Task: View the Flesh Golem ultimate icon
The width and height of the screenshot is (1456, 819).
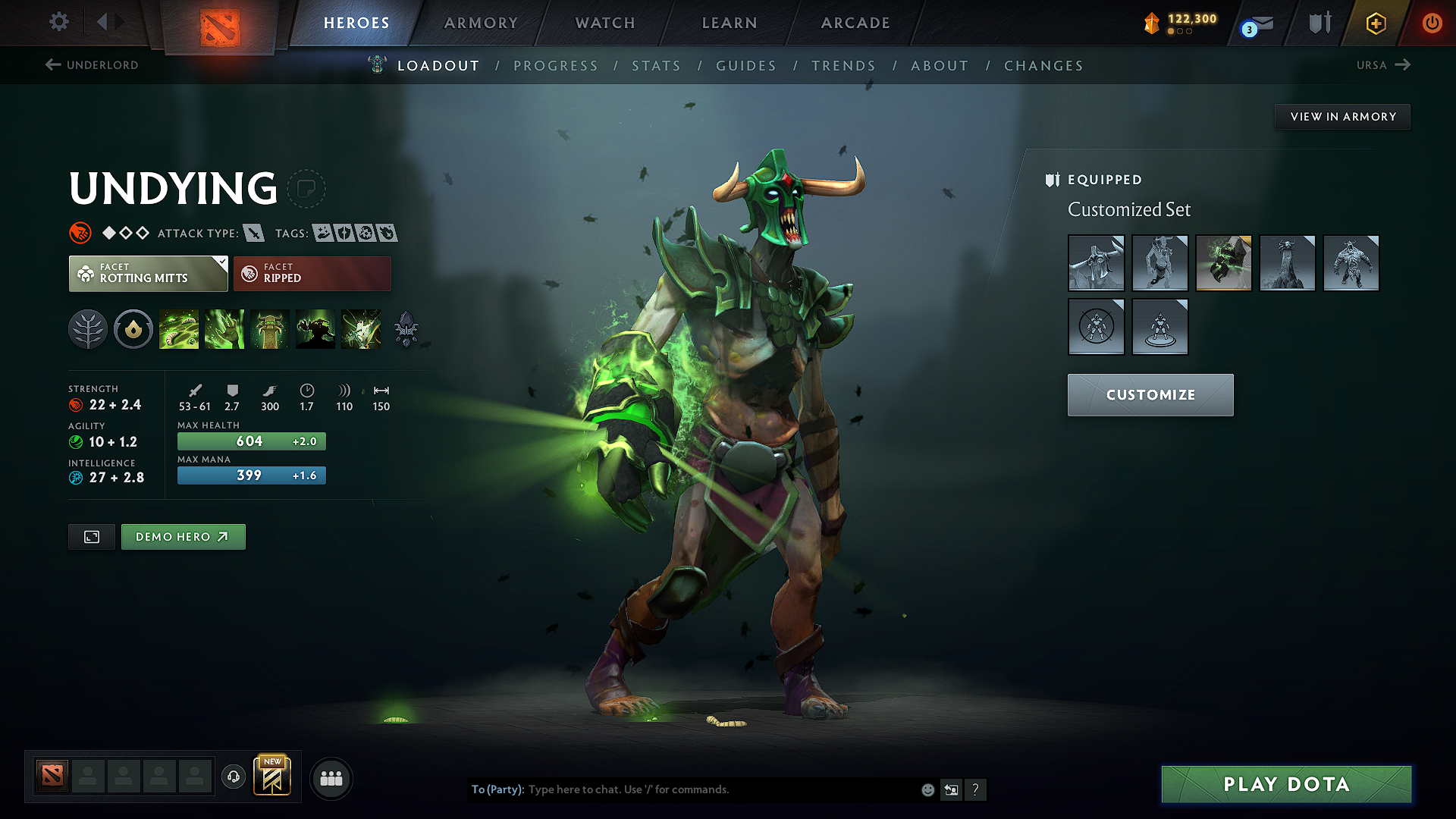Action: [315, 329]
